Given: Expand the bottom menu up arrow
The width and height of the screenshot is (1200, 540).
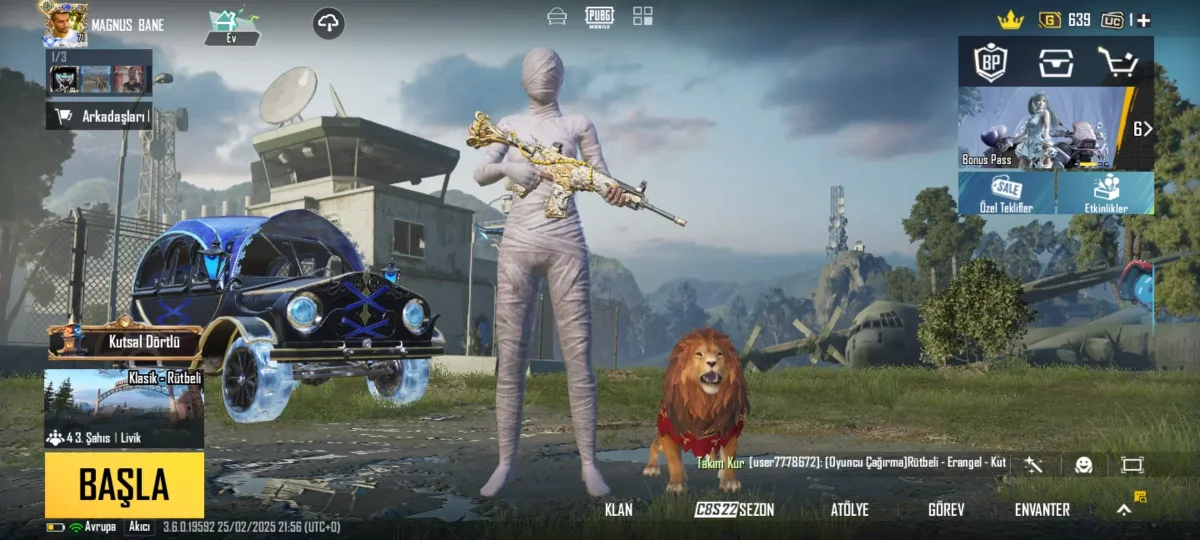Looking at the screenshot, I should tap(1124, 509).
